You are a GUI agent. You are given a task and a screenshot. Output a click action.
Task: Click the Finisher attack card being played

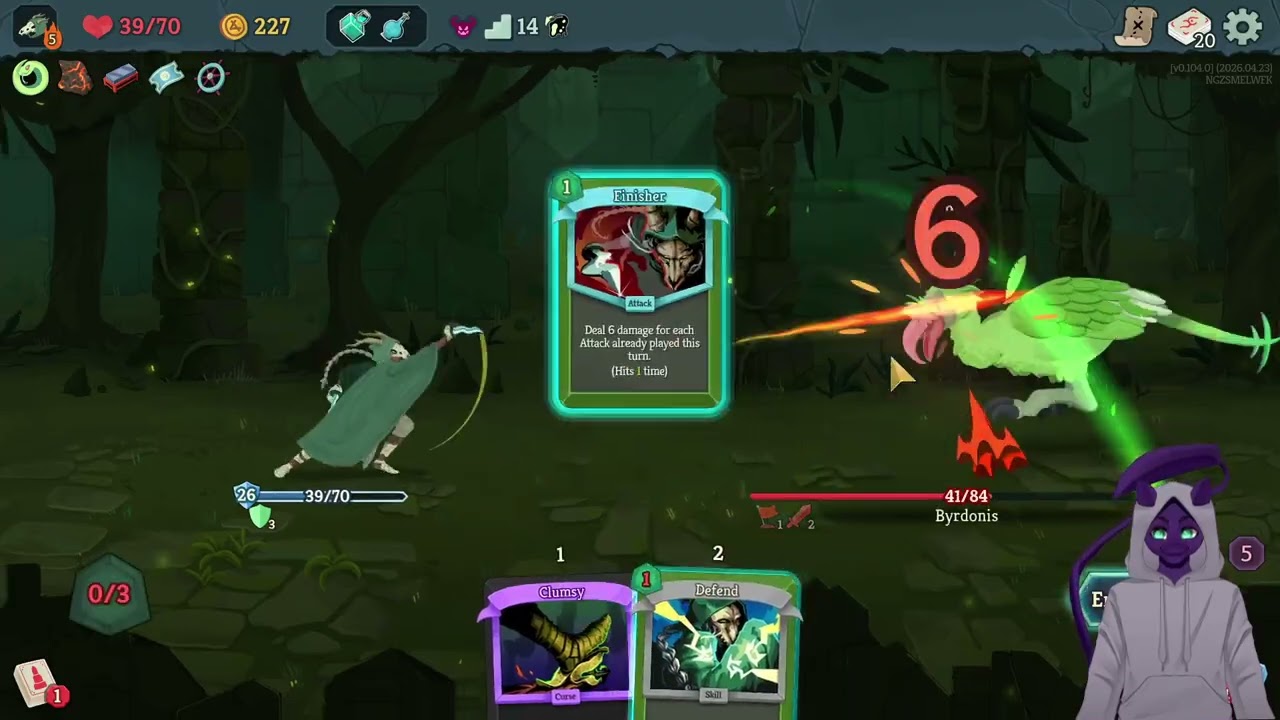coord(640,292)
